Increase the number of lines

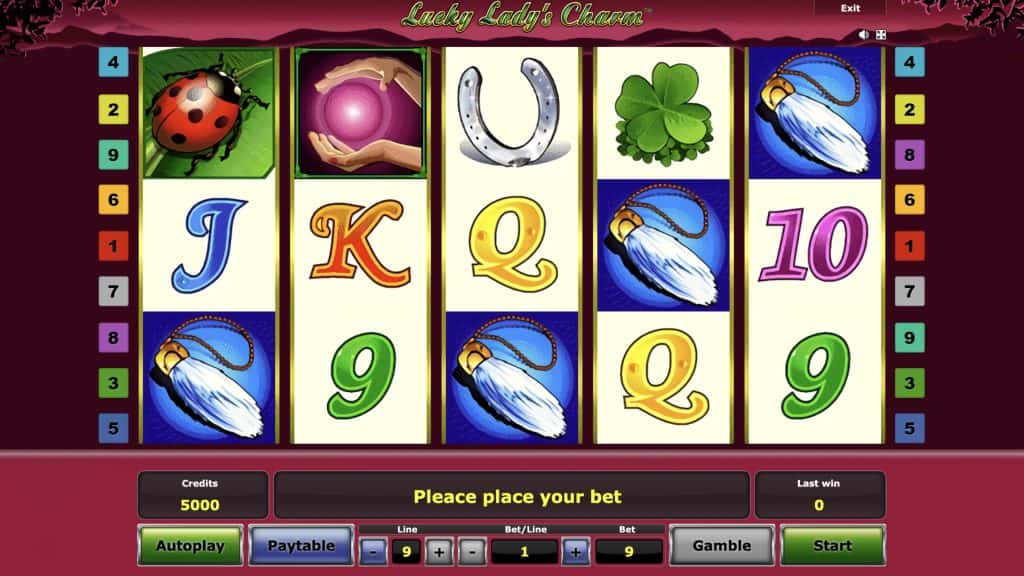pyautogui.click(x=439, y=551)
